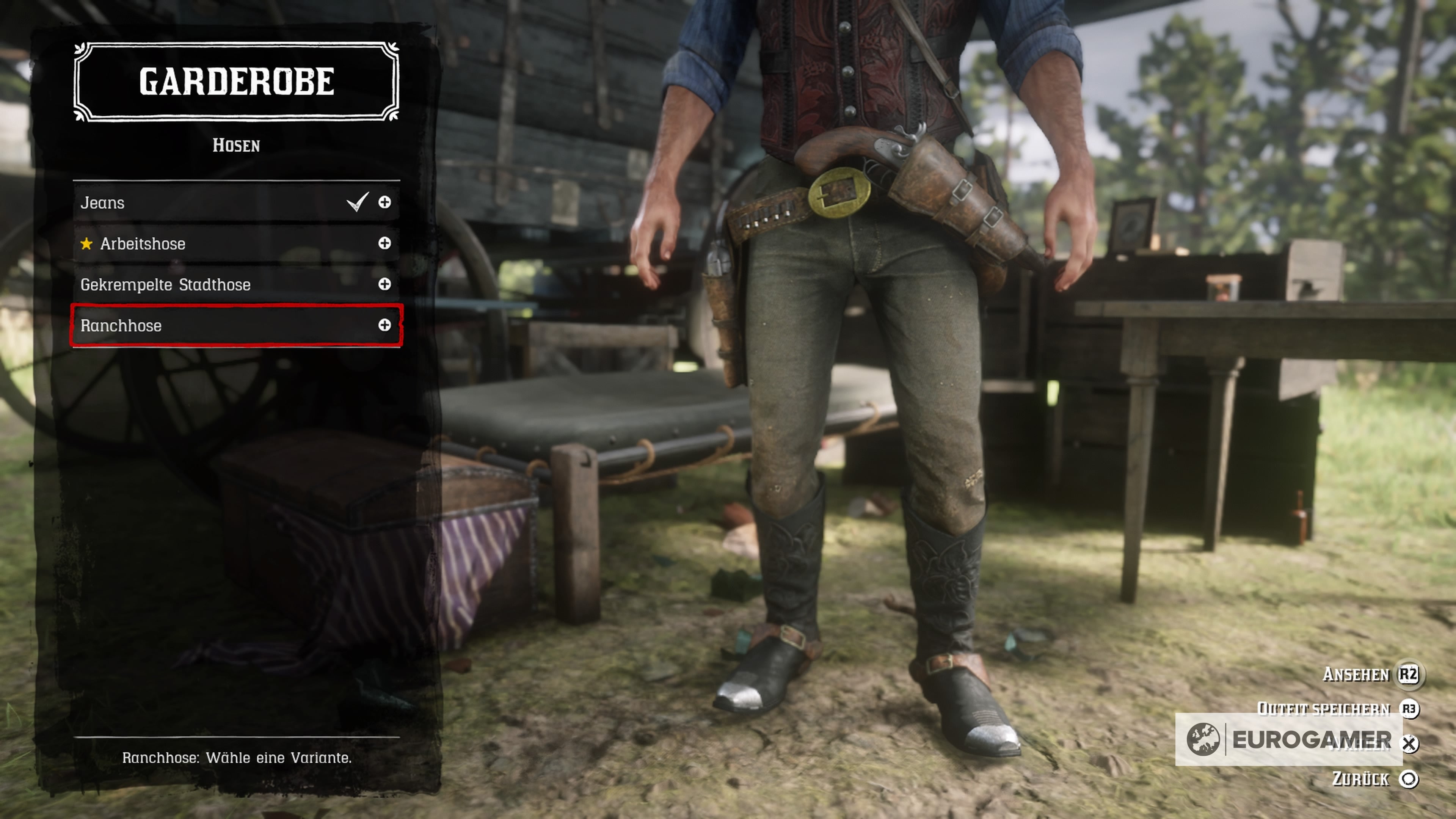Click the Ranchhose hint text at the bottom
1456x819 pixels.
[x=237, y=758]
